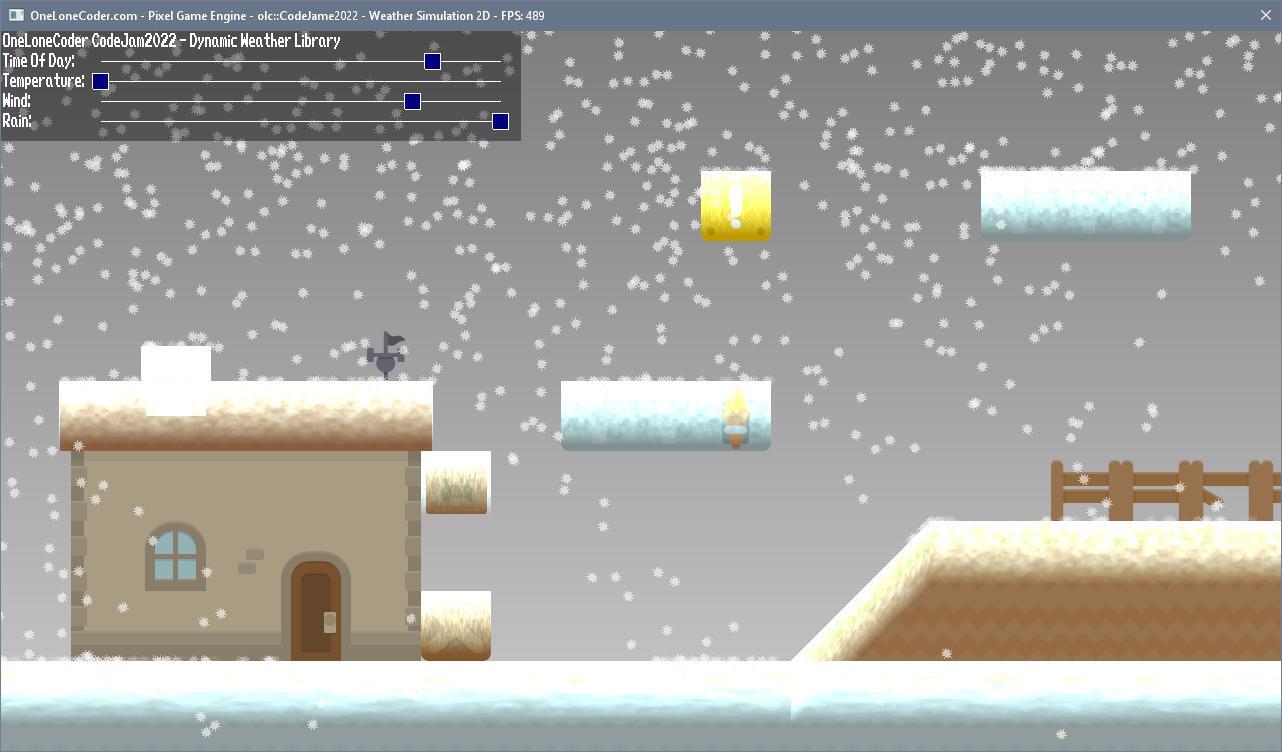Adjust the Time Of Day slider handle
The height and width of the screenshot is (752, 1282).
tap(431, 61)
